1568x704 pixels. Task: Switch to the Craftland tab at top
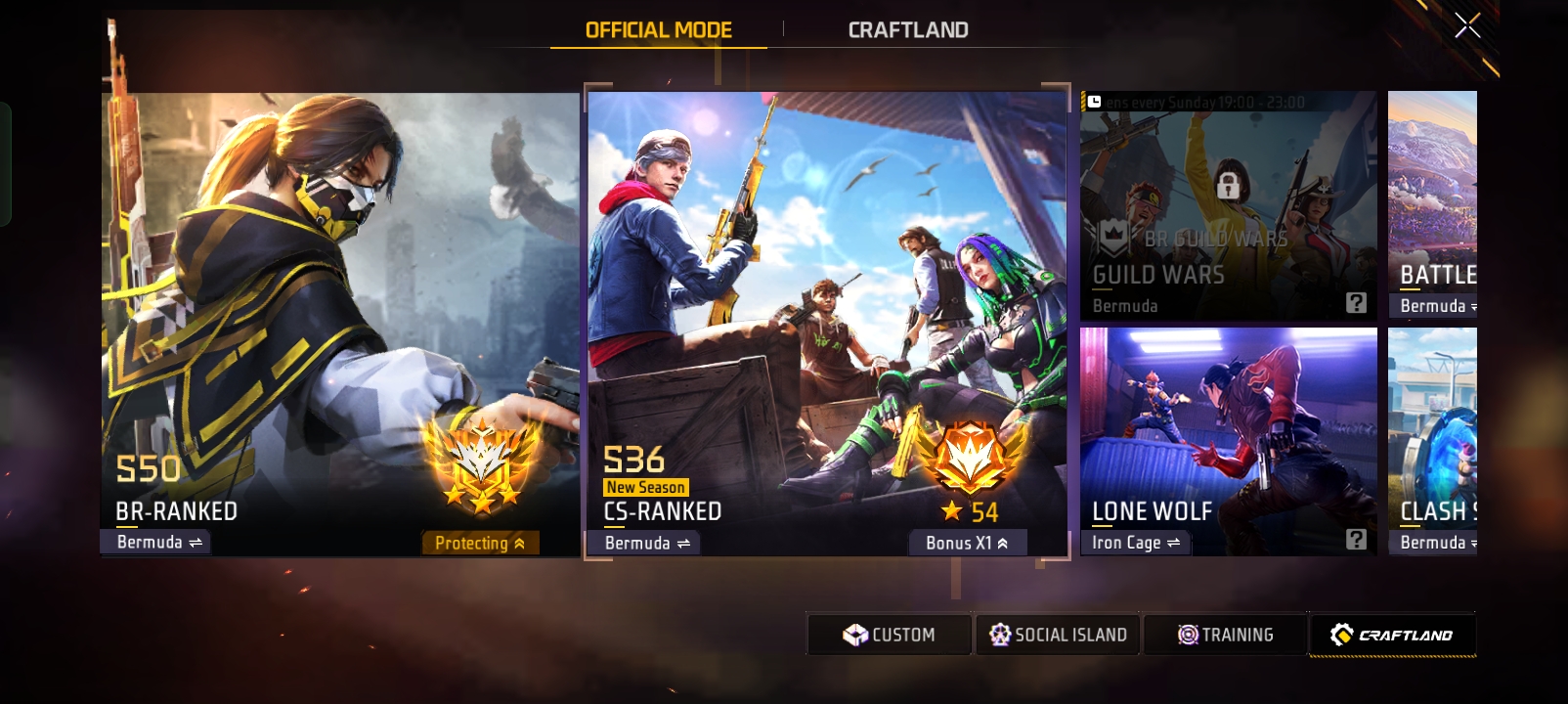[907, 29]
